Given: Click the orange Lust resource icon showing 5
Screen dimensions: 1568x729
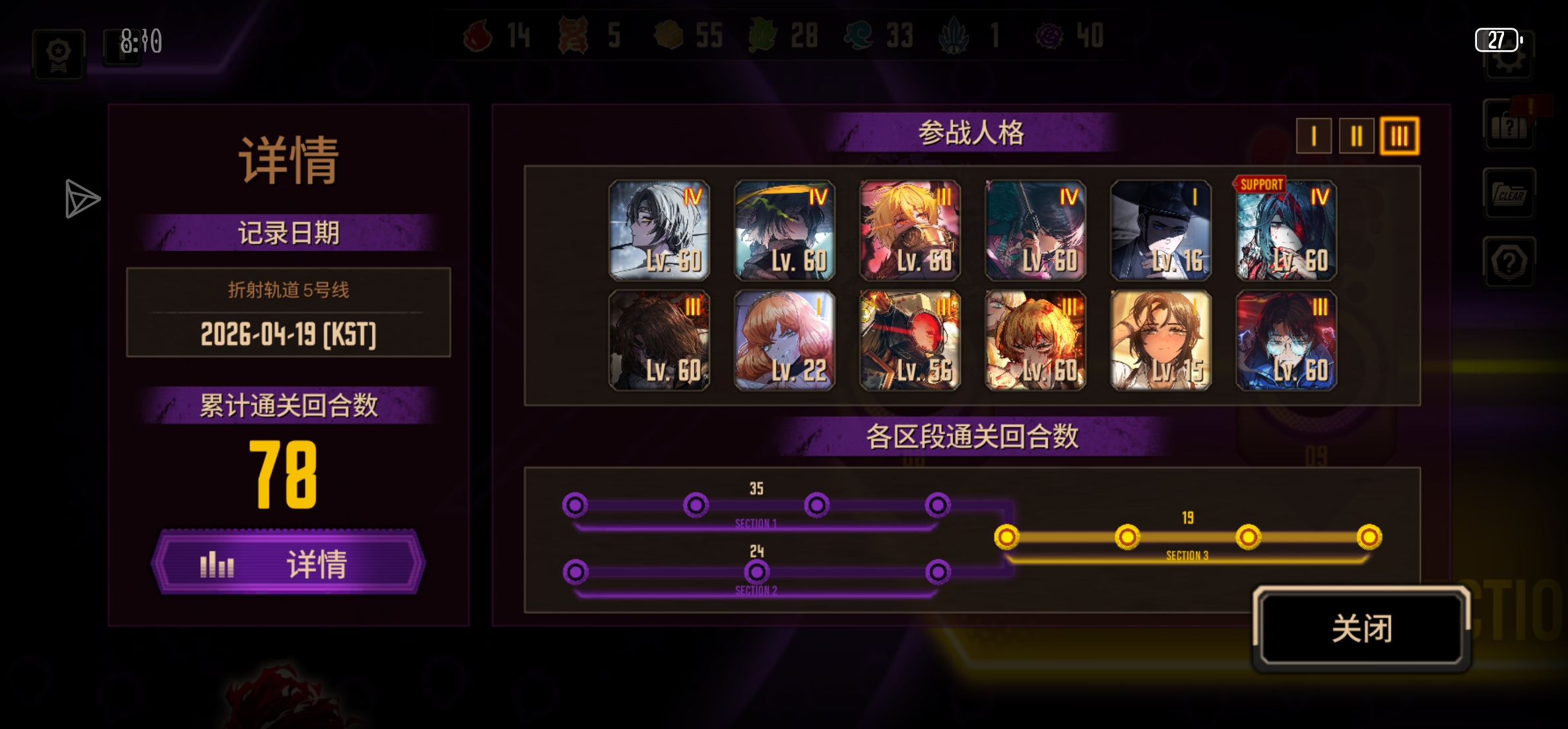Looking at the screenshot, I should tap(574, 36).
